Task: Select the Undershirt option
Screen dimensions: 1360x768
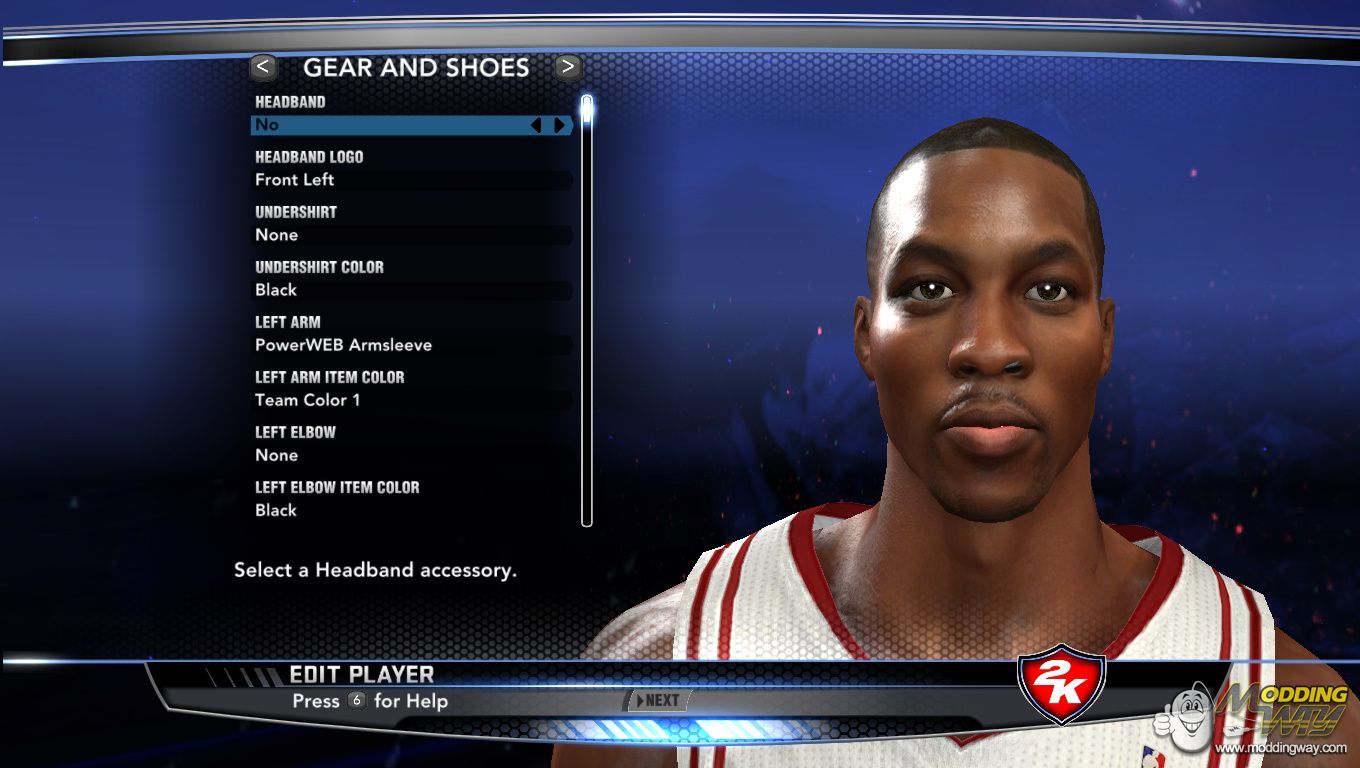Action: tap(410, 235)
